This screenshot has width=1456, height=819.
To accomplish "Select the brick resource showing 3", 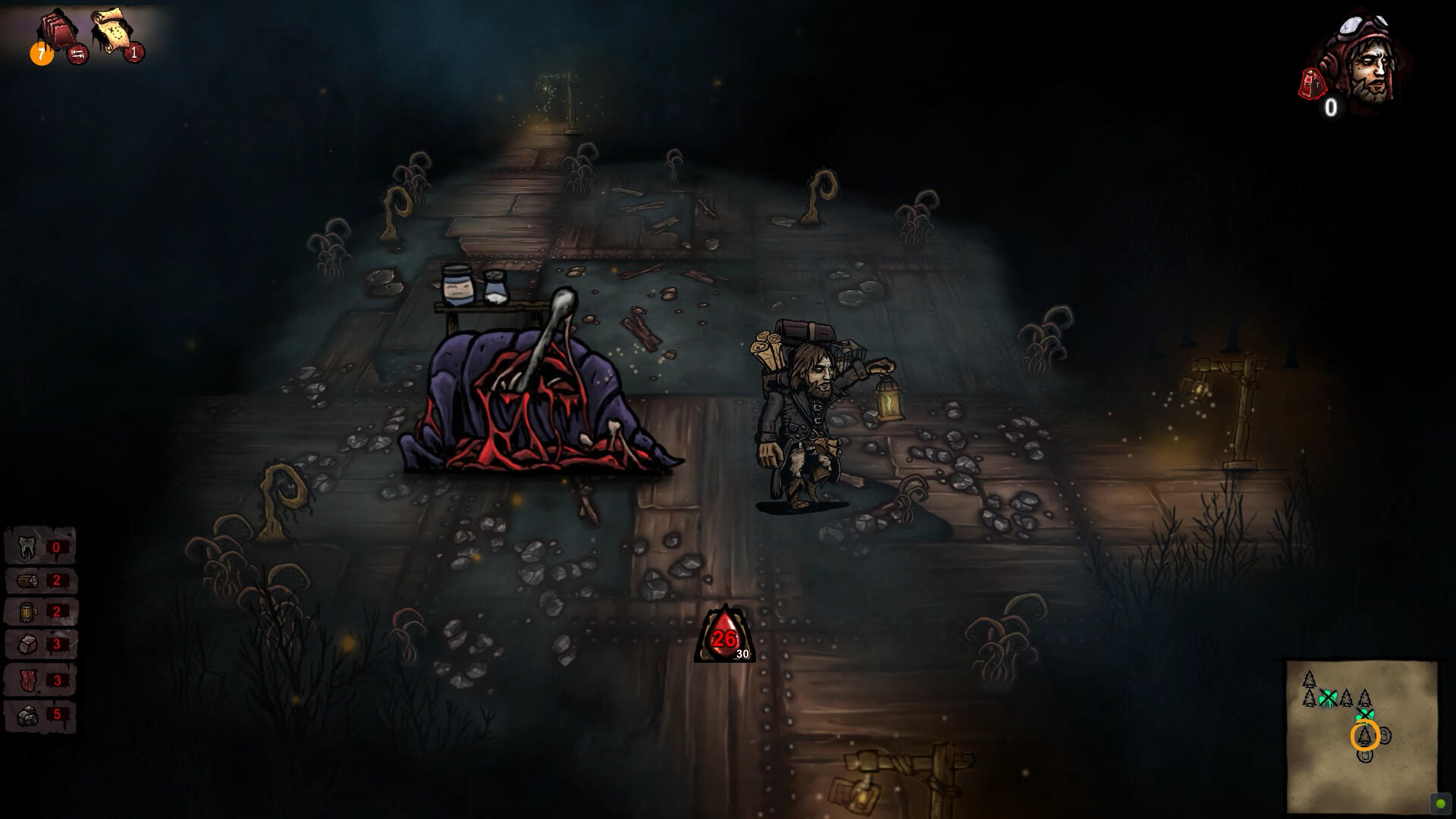I will 27,644.
